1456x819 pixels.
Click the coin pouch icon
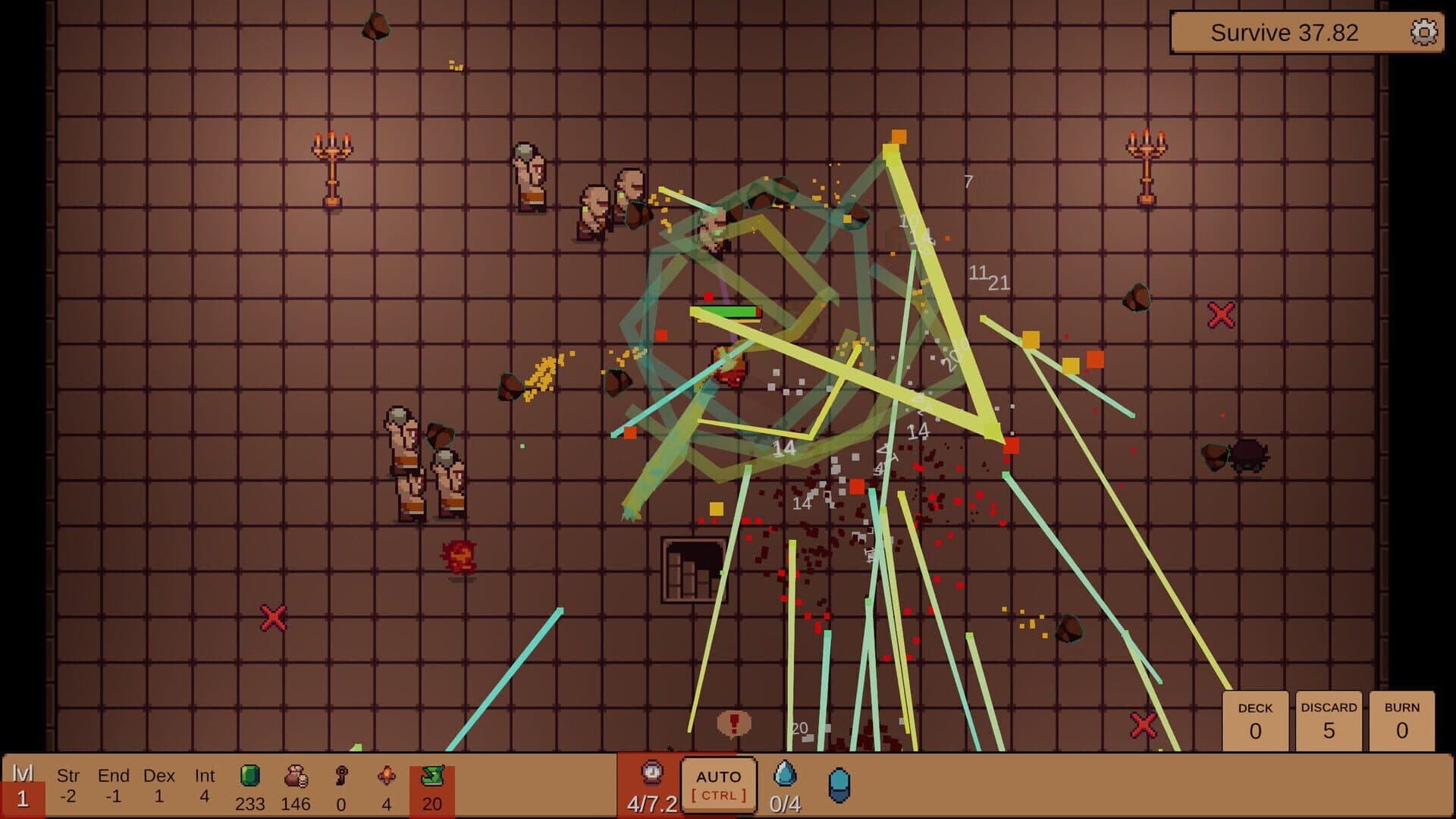click(x=296, y=776)
